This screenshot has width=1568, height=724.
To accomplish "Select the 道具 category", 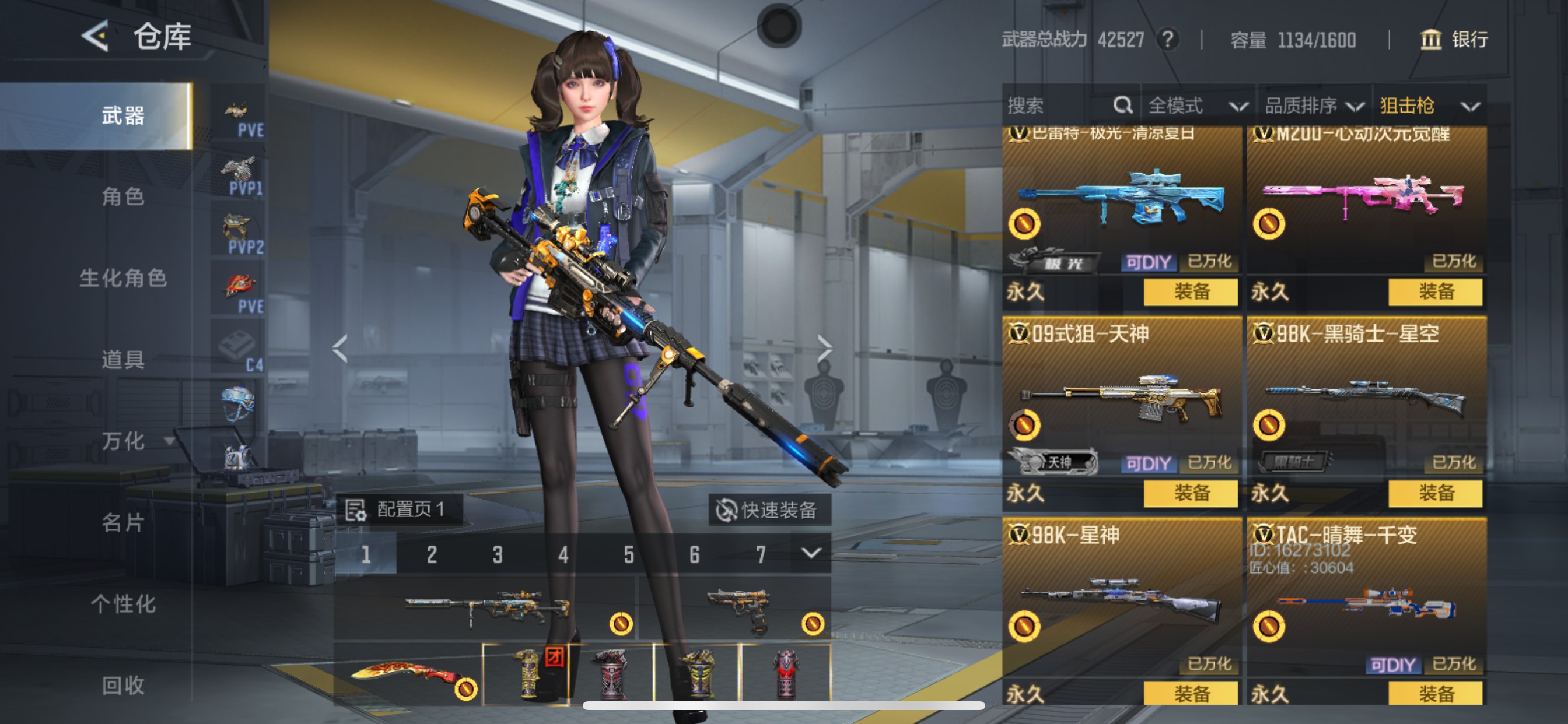I will tap(123, 360).
